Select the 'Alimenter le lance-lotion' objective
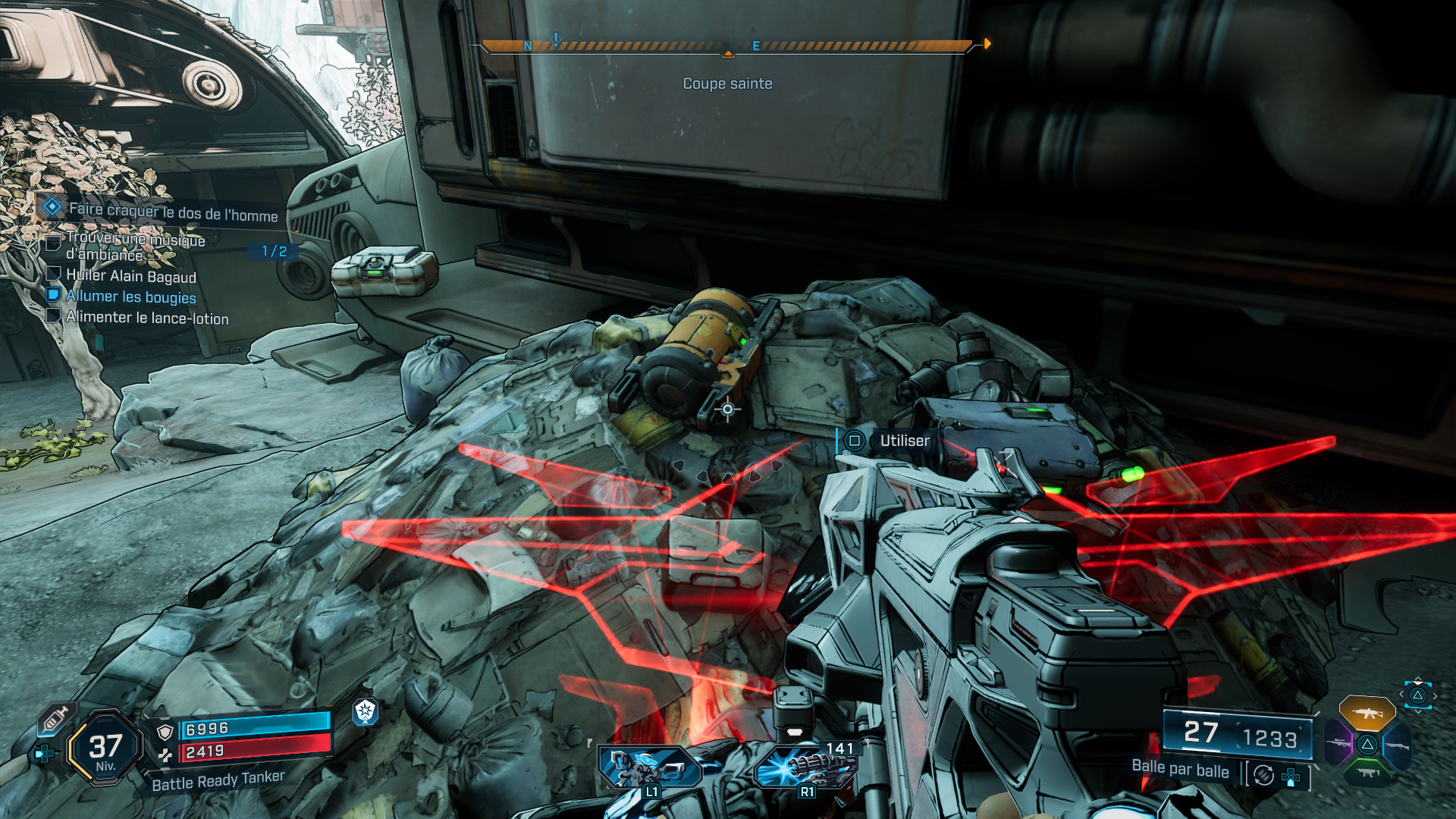 tap(146, 318)
